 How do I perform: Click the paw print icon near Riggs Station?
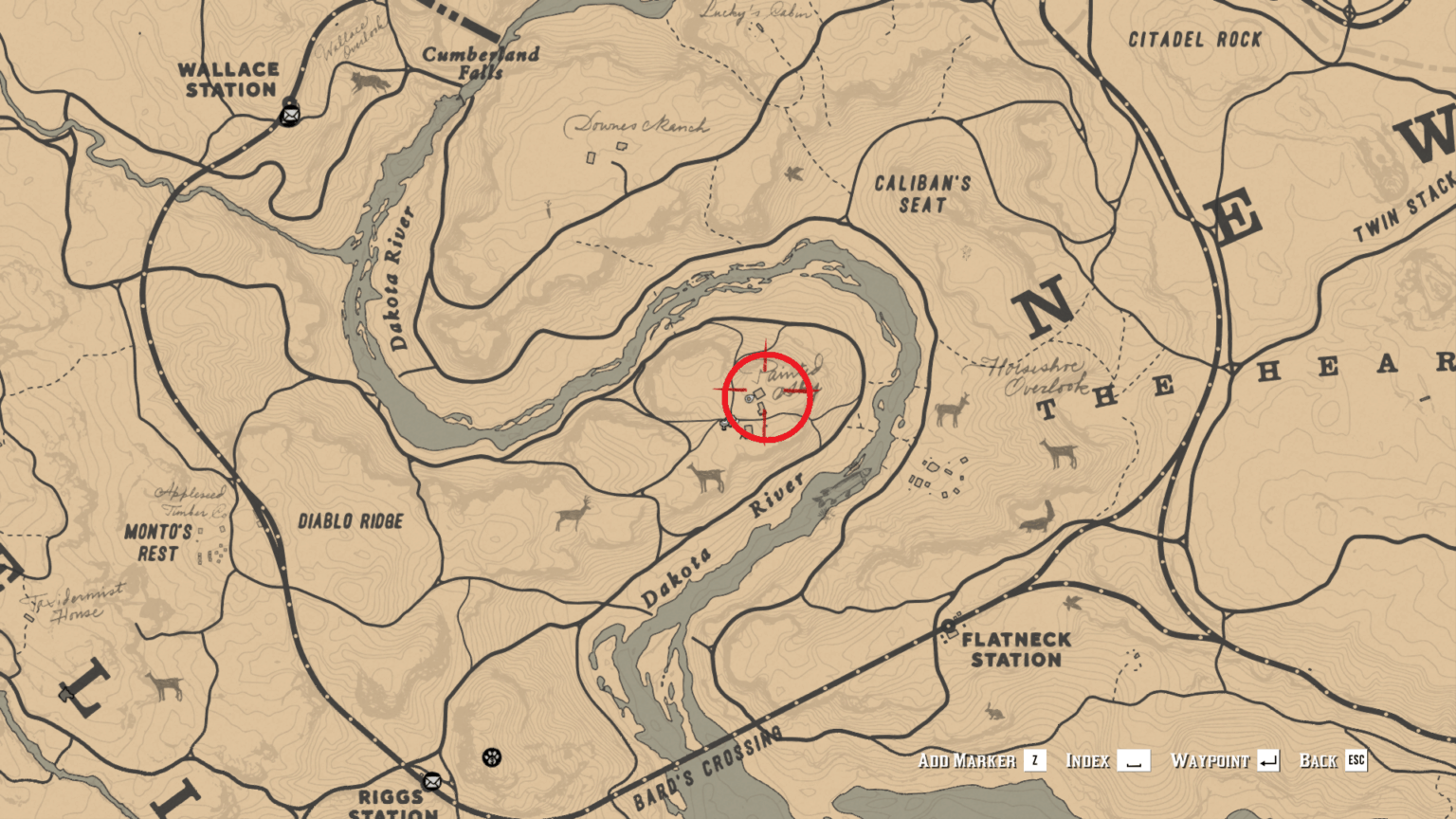494,759
